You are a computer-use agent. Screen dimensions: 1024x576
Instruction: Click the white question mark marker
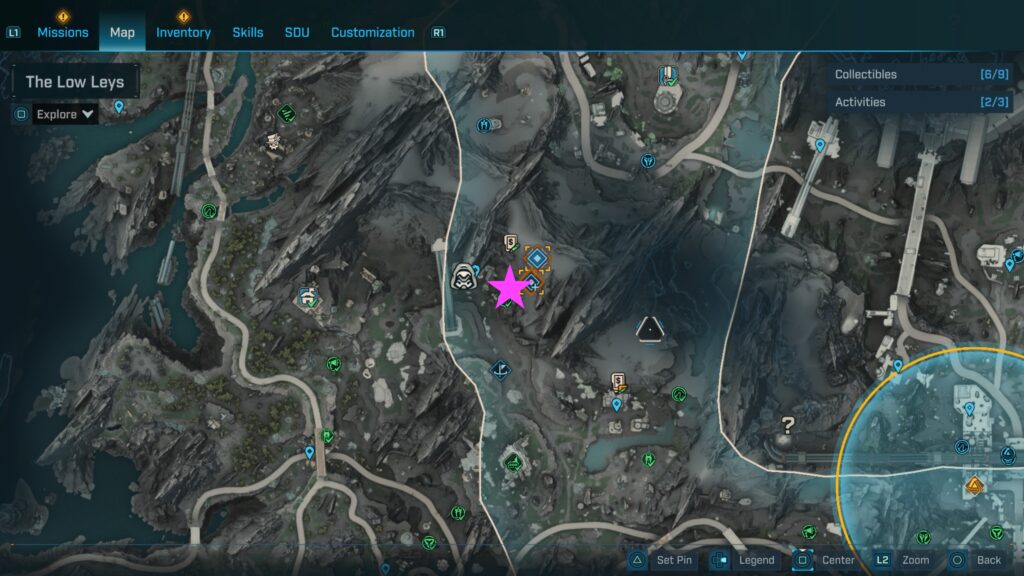click(x=788, y=426)
